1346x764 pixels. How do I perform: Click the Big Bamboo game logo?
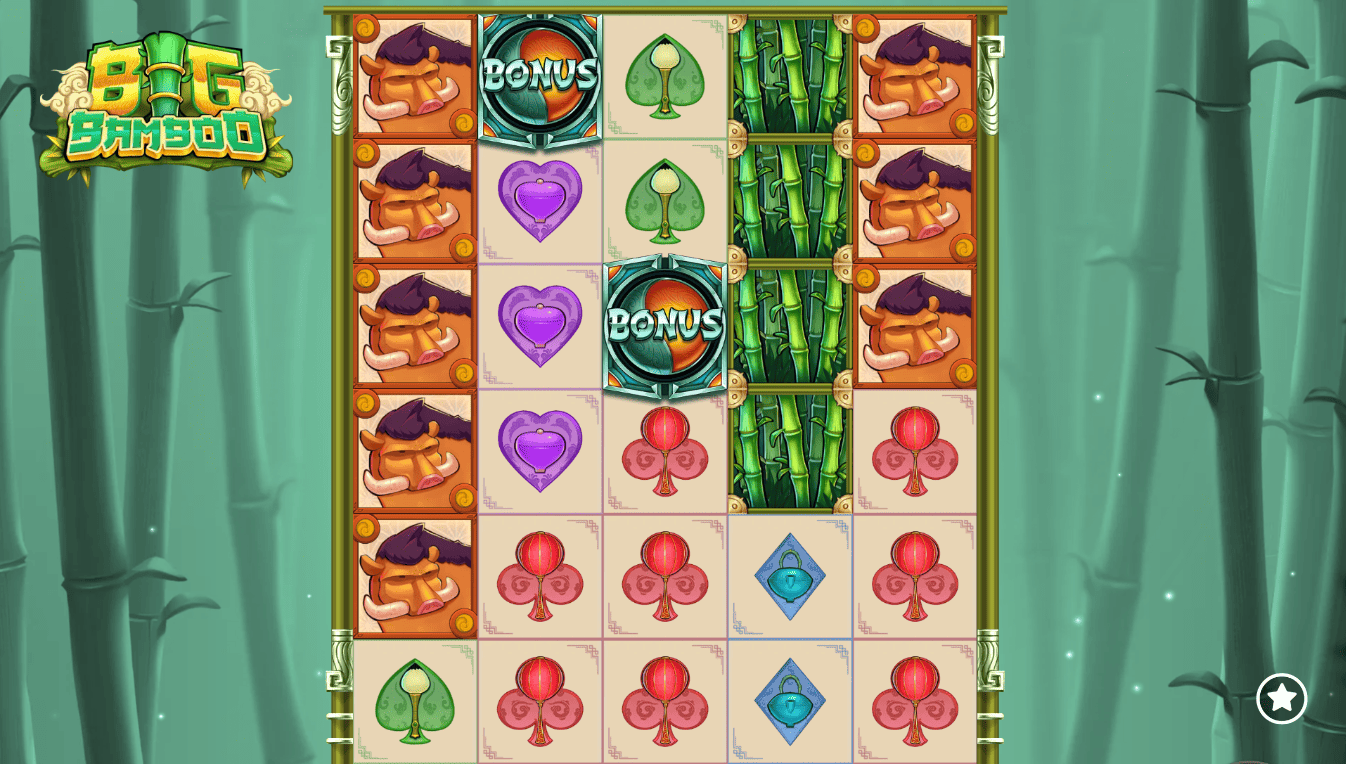tap(170, 100)
